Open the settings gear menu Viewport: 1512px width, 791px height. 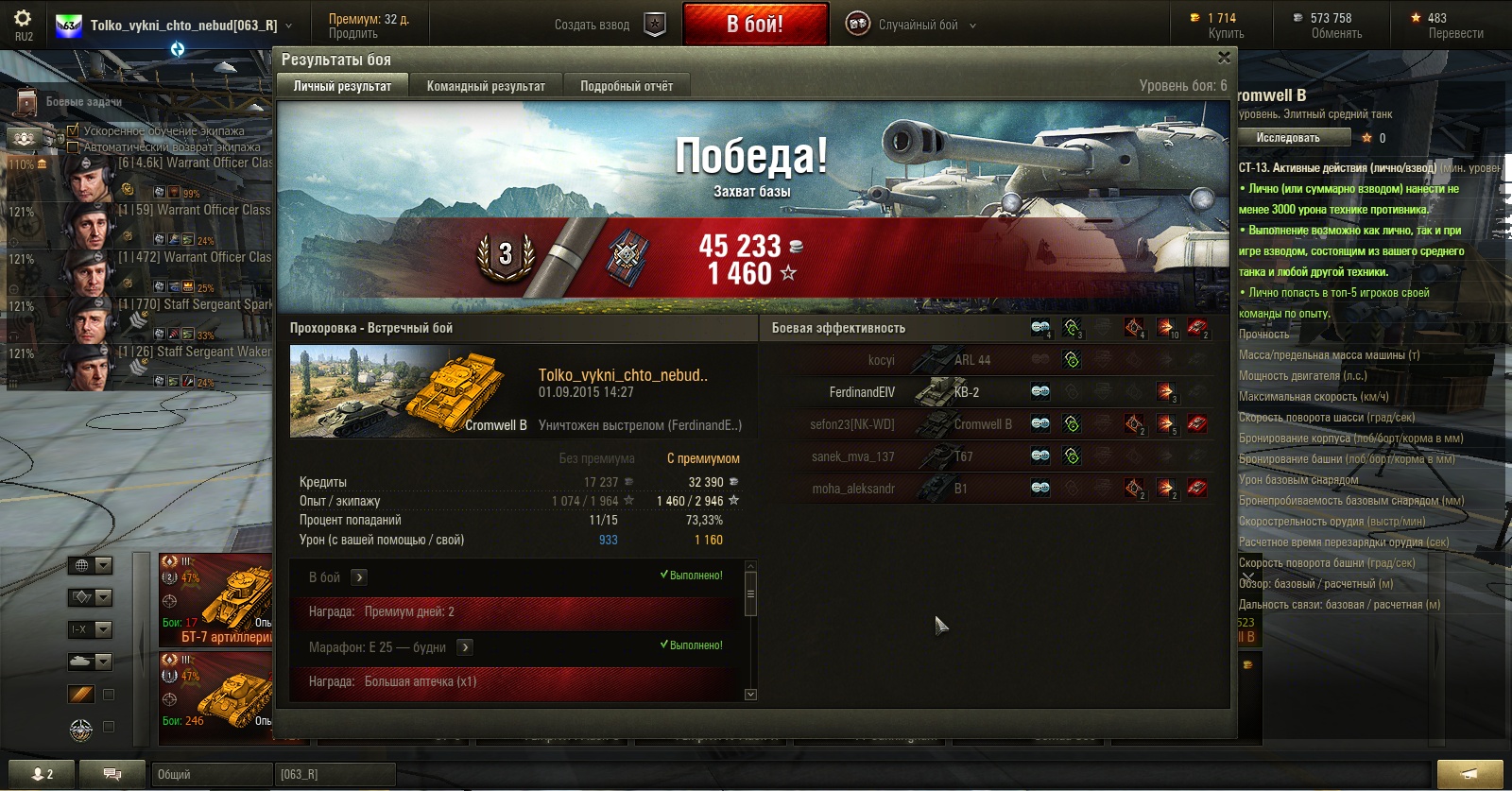(23, 19)
